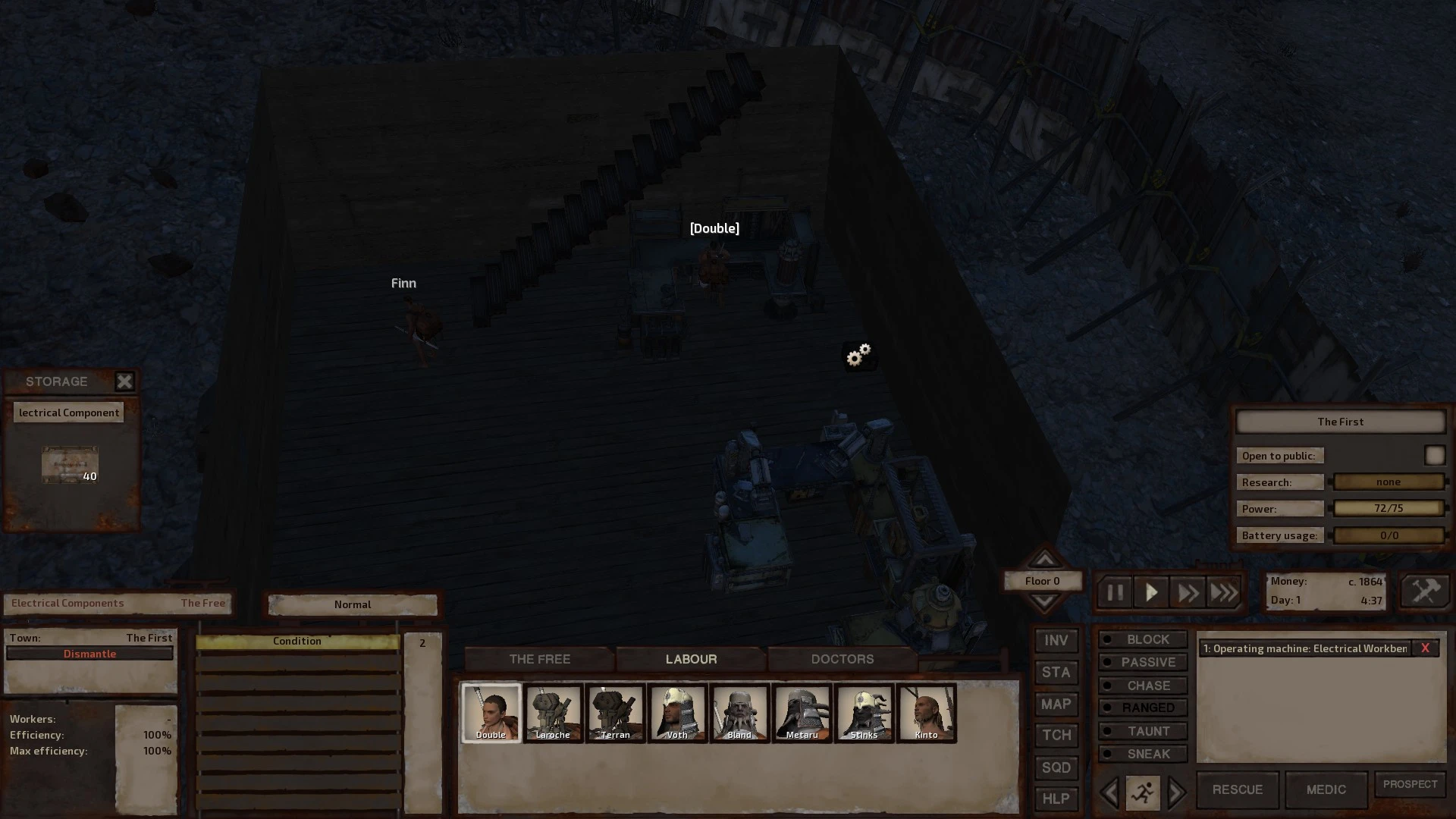The image size is (1456, 819).
Task: Set game speed to normal play
Action: pos(1151,592)
